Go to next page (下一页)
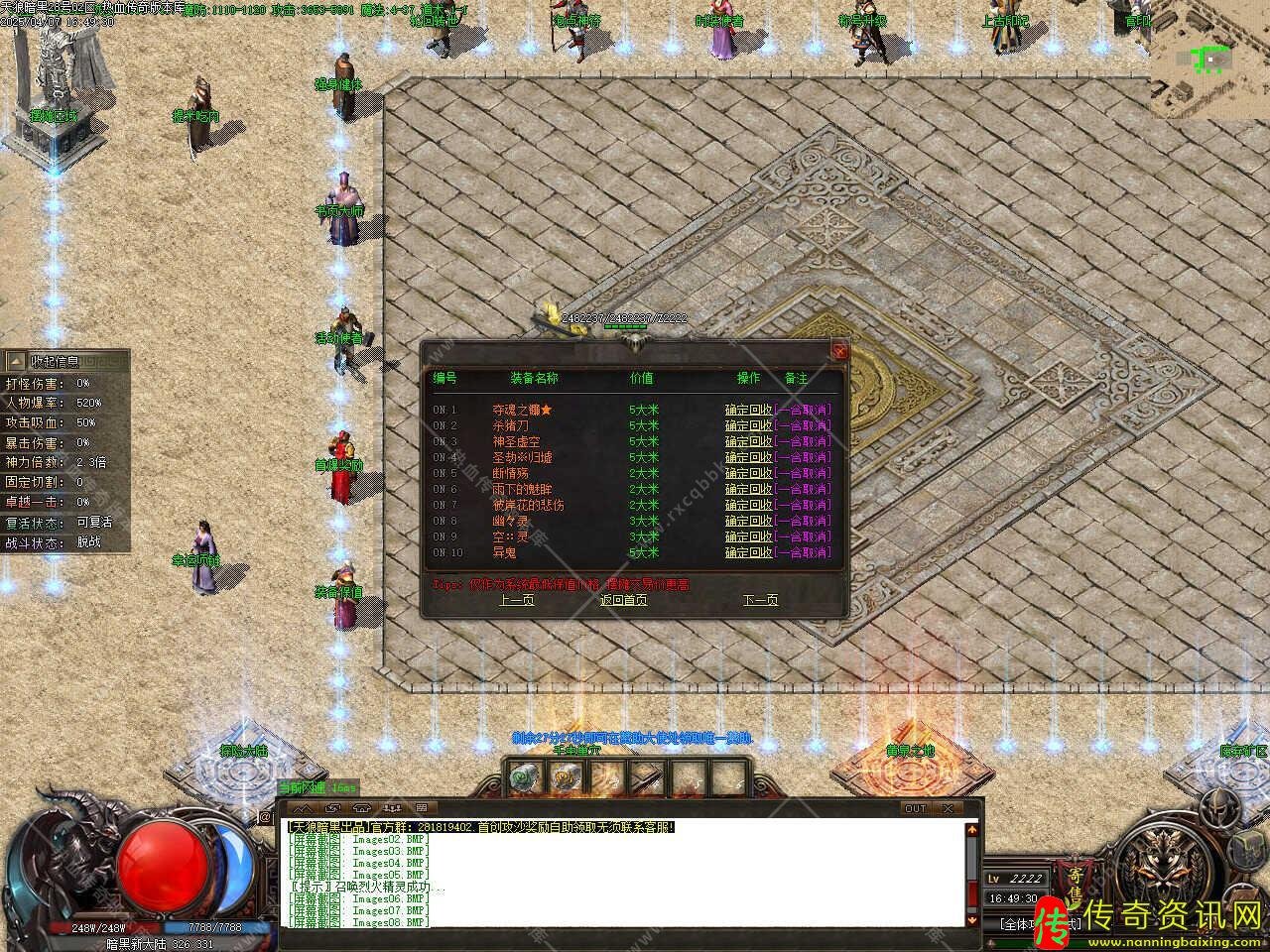Image resolution: width=1270 pixels, height=952 pixels. point(760,600)
